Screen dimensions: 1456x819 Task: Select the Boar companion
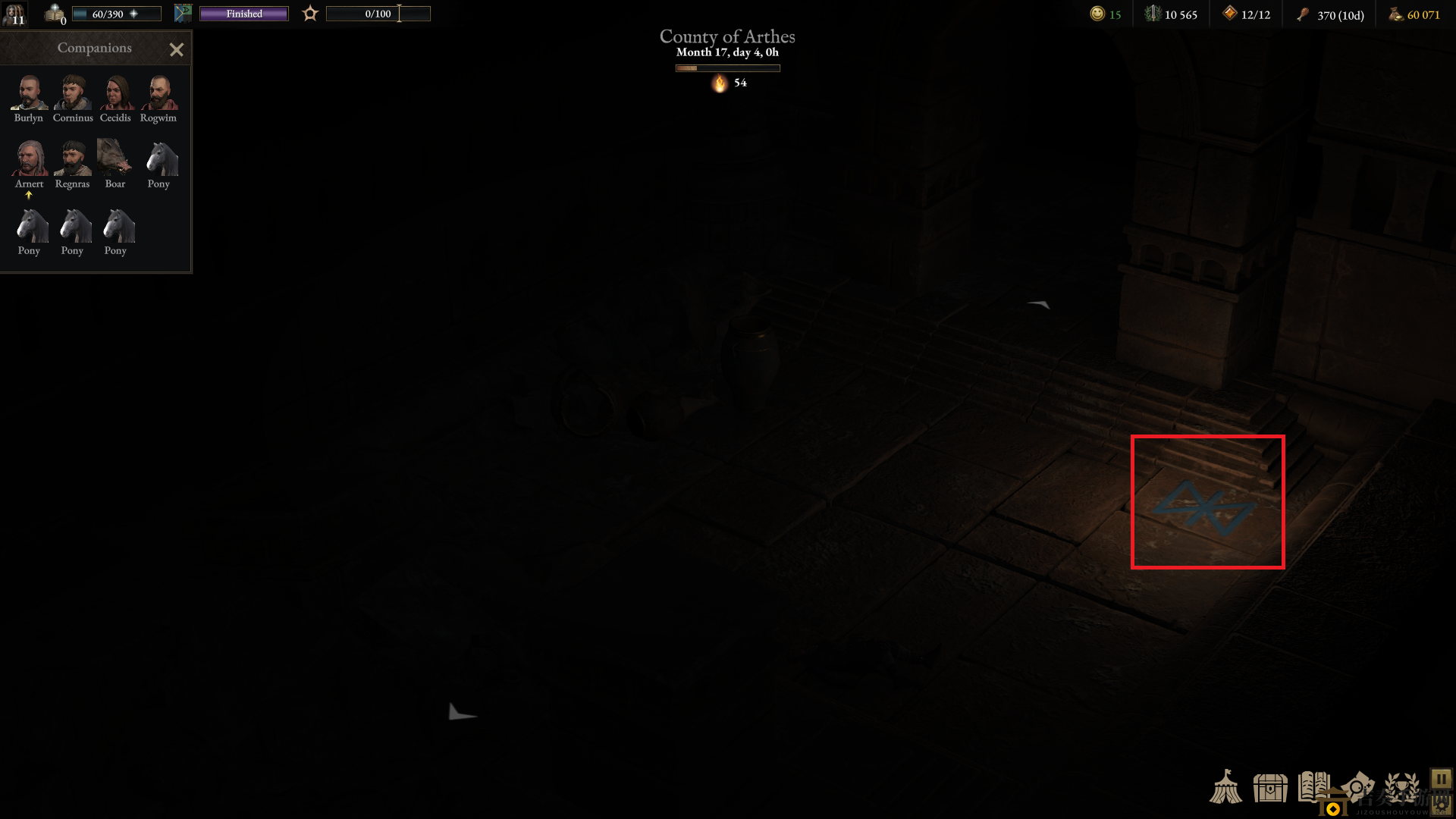click(115, 159)
